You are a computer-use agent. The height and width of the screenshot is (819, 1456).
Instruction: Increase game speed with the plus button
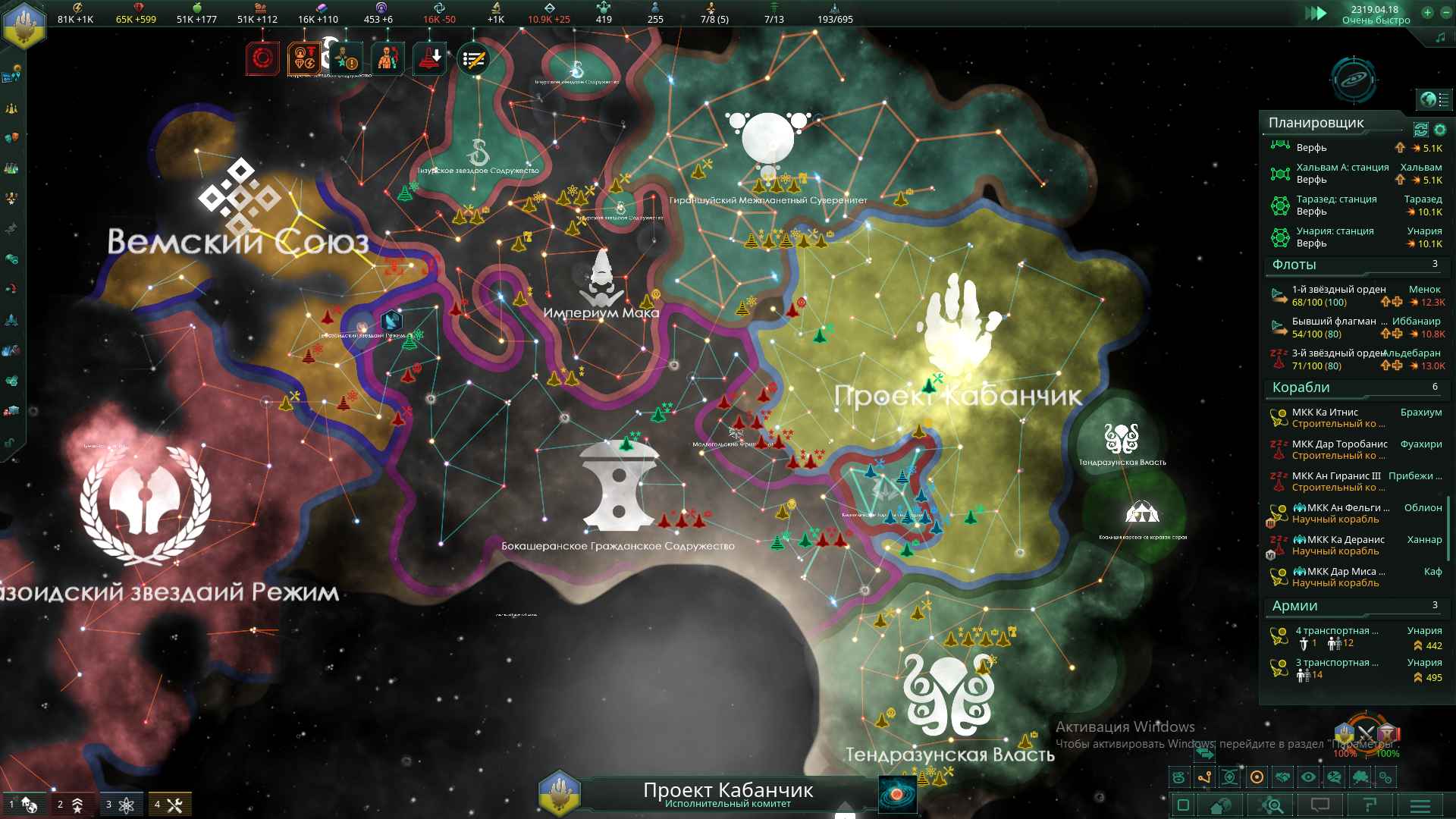(x=1428, y=13)
